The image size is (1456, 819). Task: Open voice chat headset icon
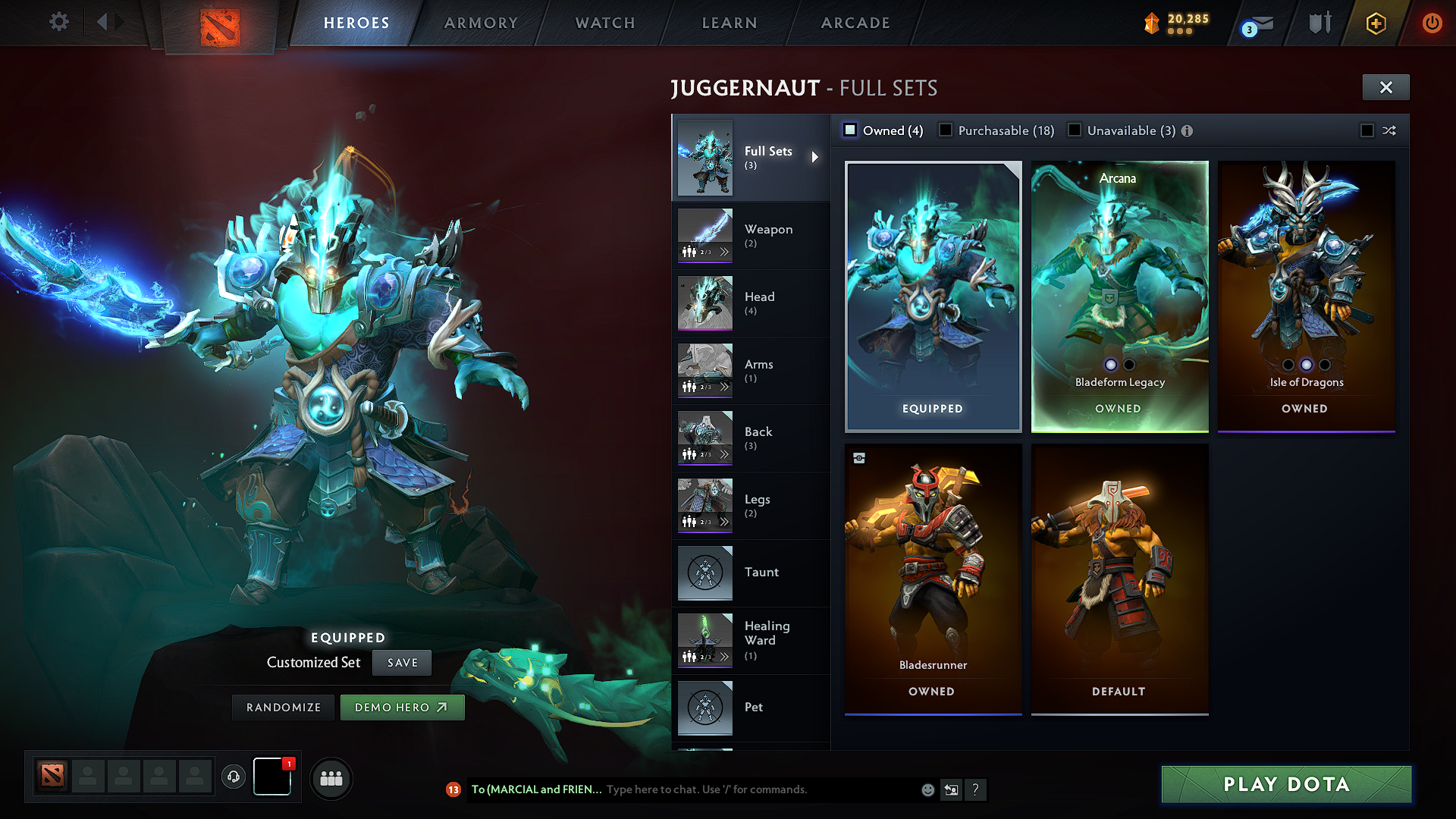pos(234,776)
